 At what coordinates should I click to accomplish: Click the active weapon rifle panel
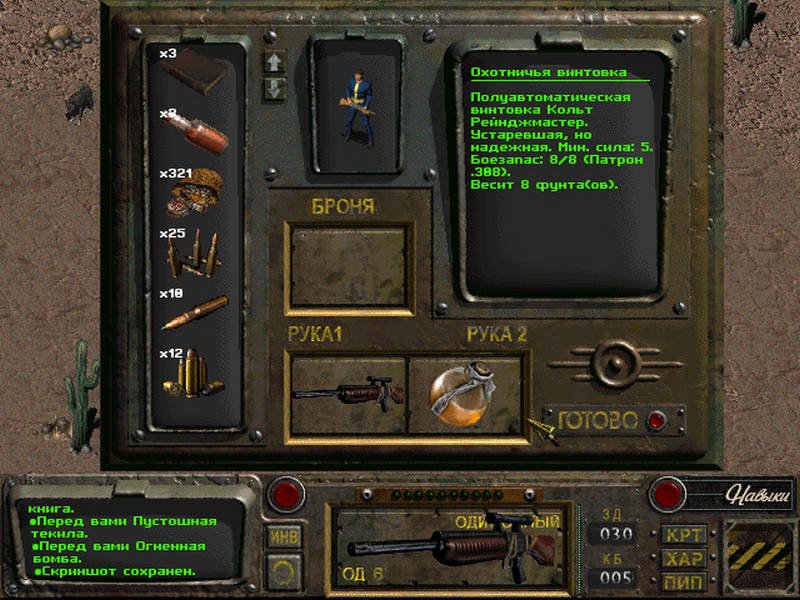(445, 547)
